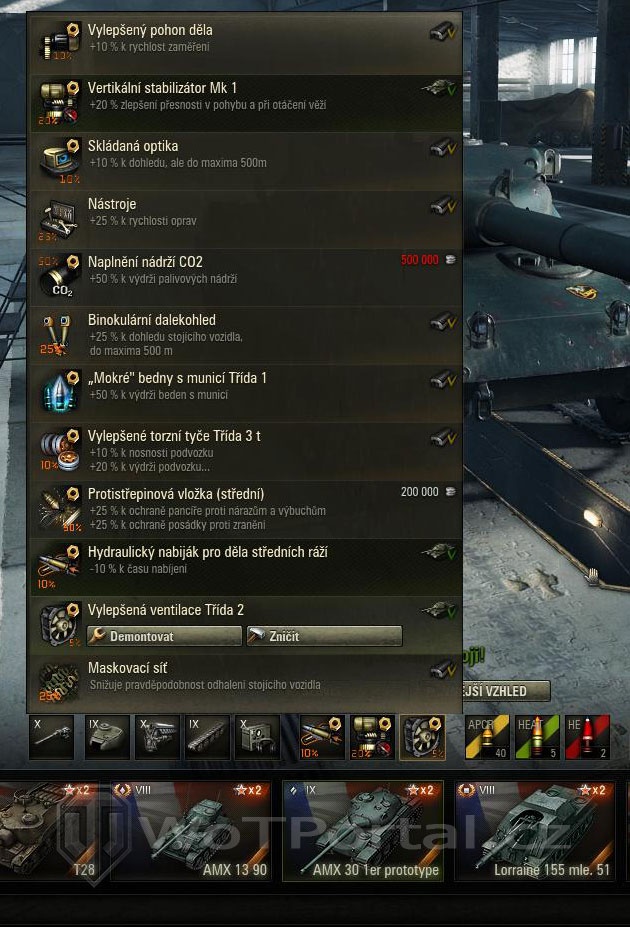Choose Vertikální stabilizátor Mk 1

[245, 98]
